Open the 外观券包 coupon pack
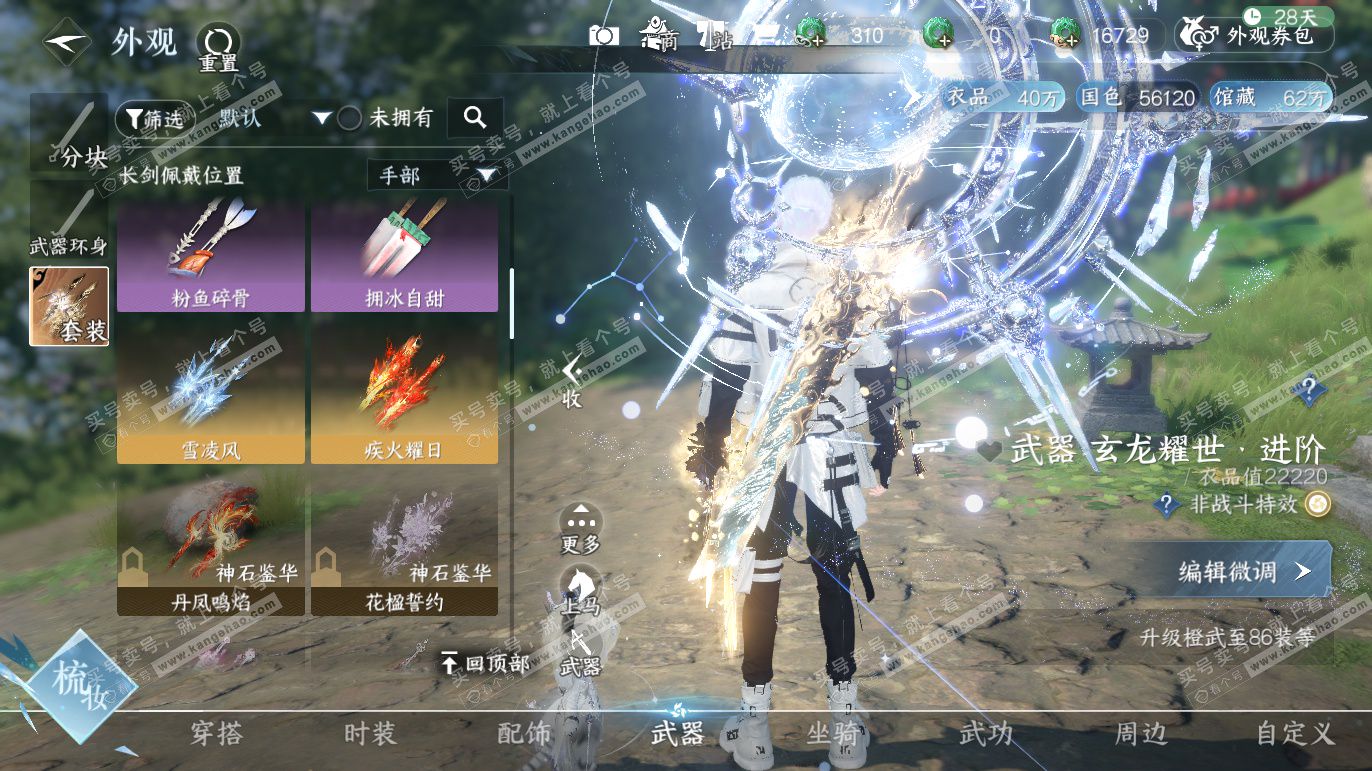Screen dimensions: 1372x771 pyautogui.click(x=1256, y=36)
